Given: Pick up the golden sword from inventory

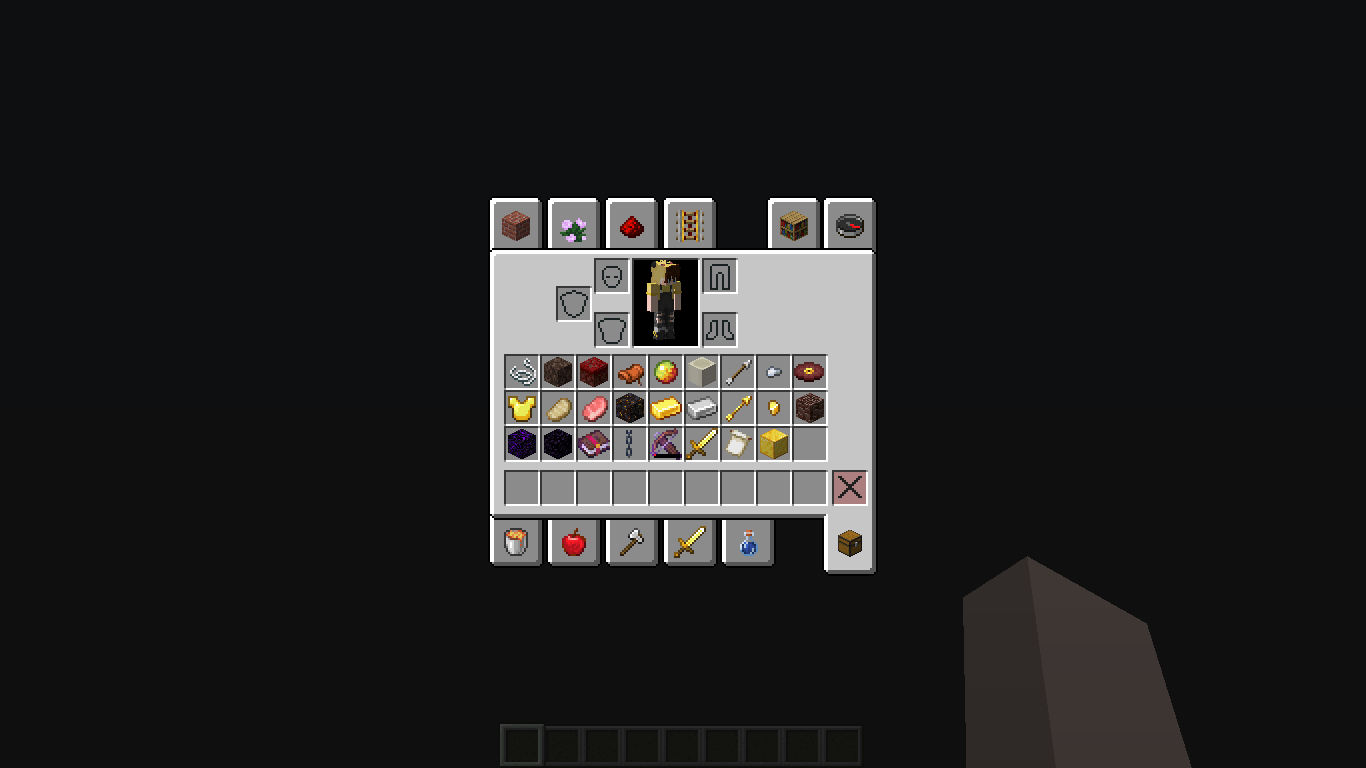Looking at the screenshot, I should coord(701,443).
